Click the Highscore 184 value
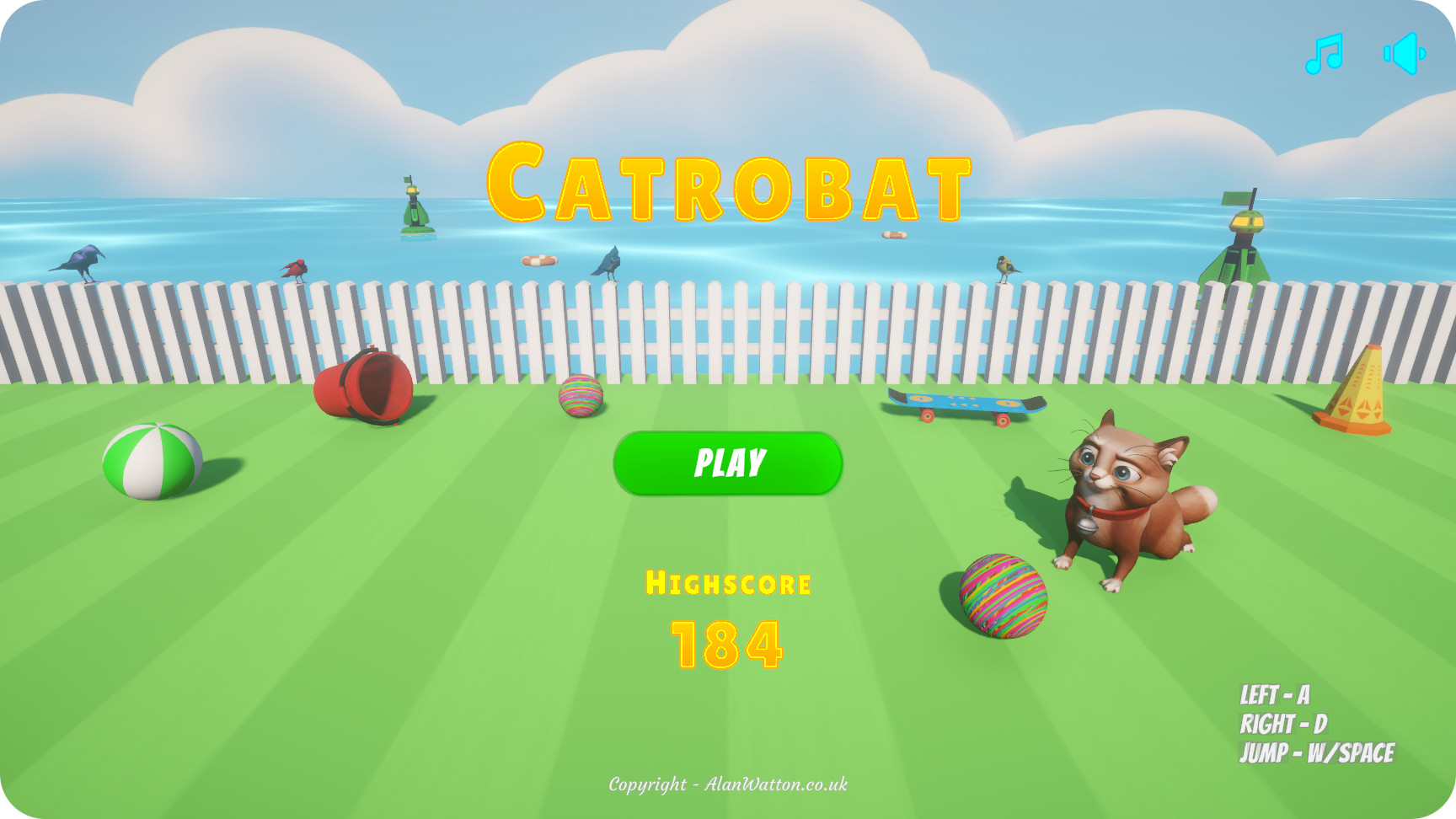1456x819 pixels. 726,643
